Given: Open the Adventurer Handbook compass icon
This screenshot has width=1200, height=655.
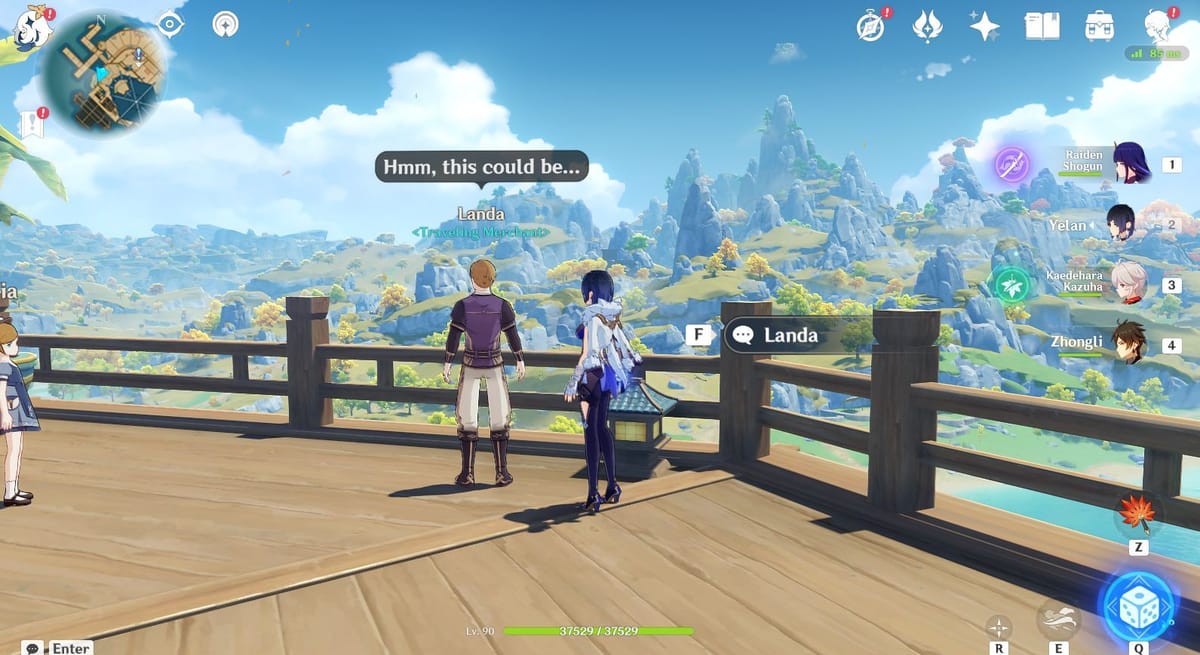Looking at the screenshot, I should 871,27.
